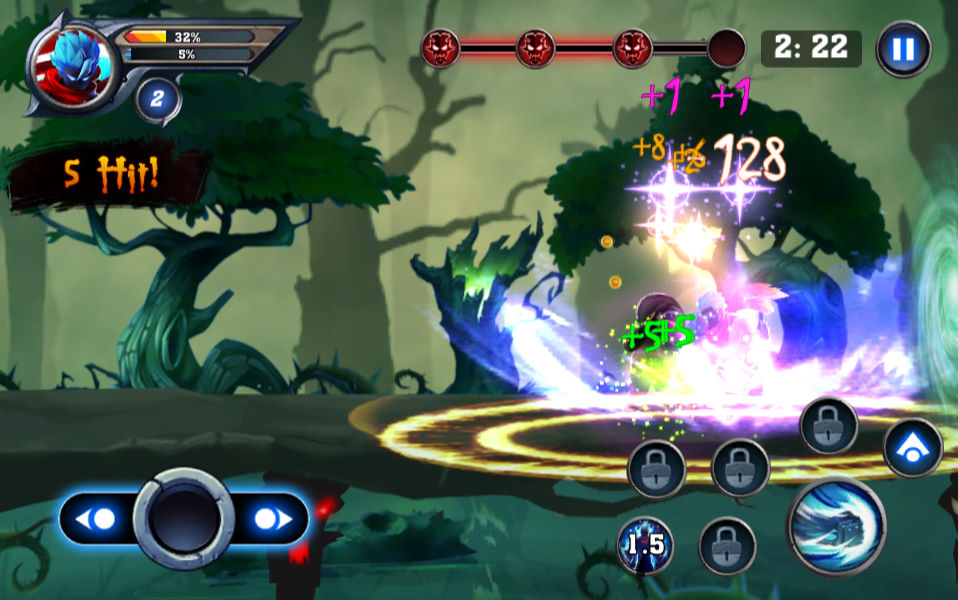
Task: Use the skill on 1.5 cooldown
Action: point(644,545)
